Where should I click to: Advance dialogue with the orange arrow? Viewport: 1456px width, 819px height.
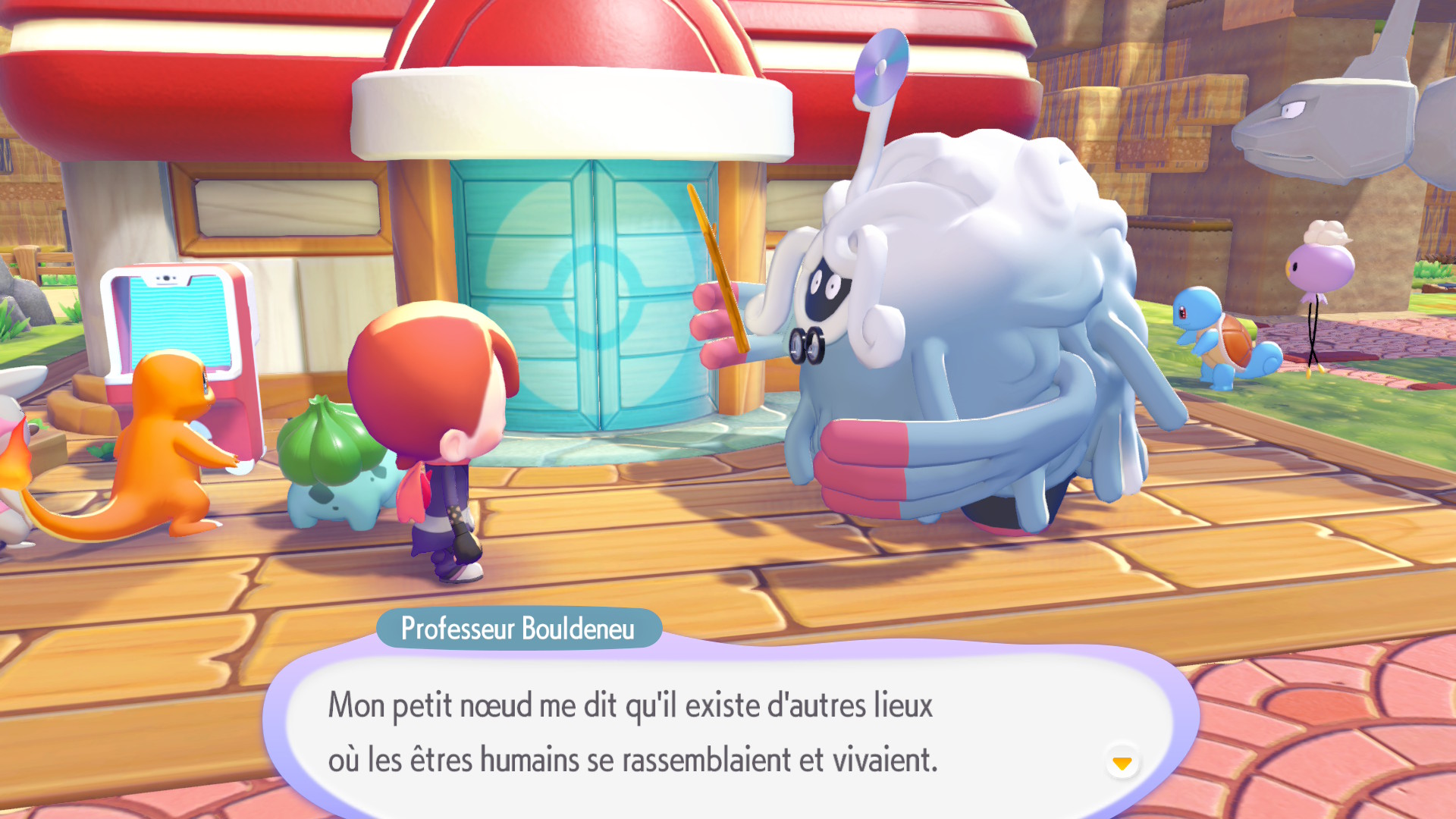[x=1122, y=762]
